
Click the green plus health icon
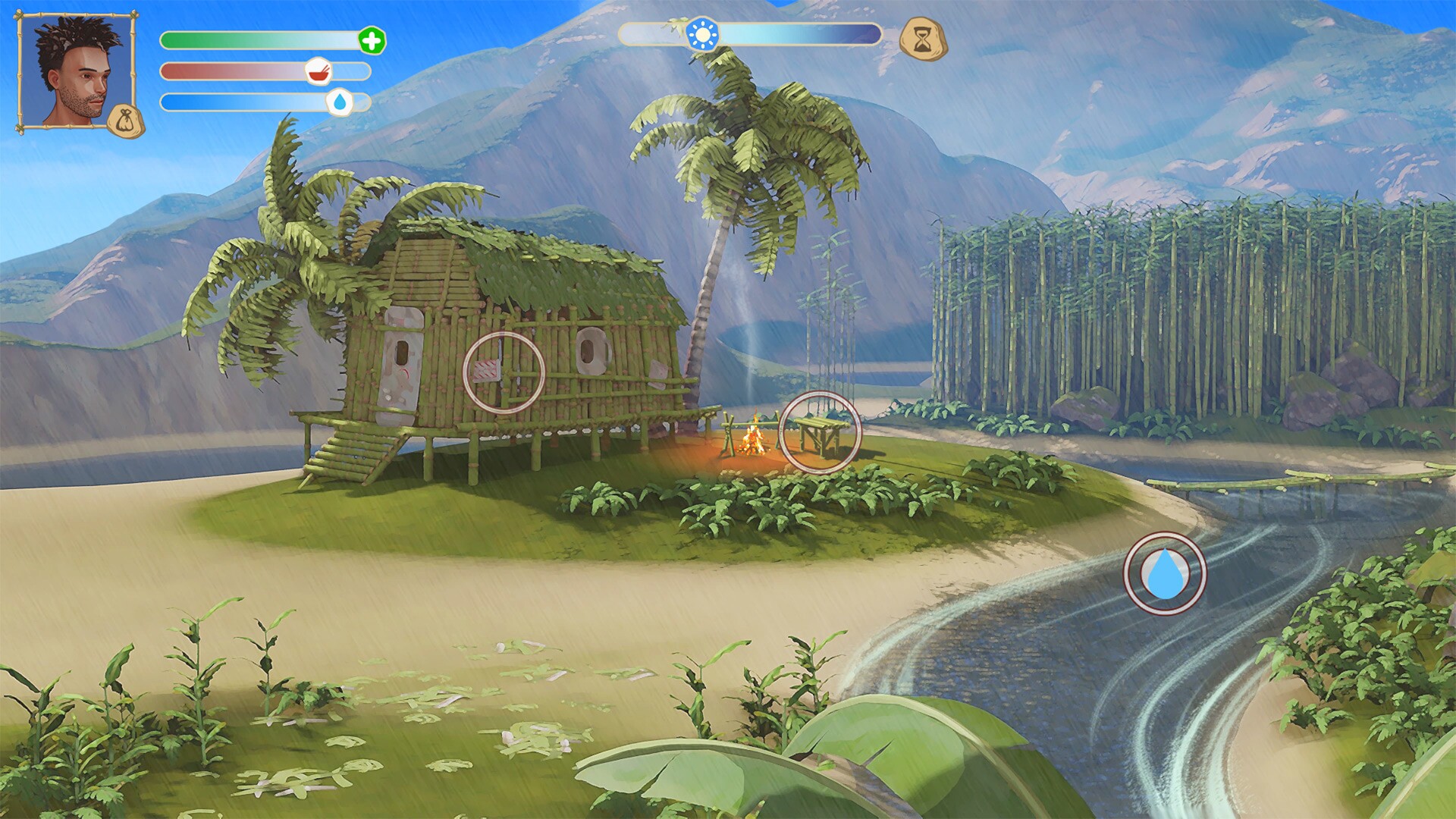pos(371,42)
